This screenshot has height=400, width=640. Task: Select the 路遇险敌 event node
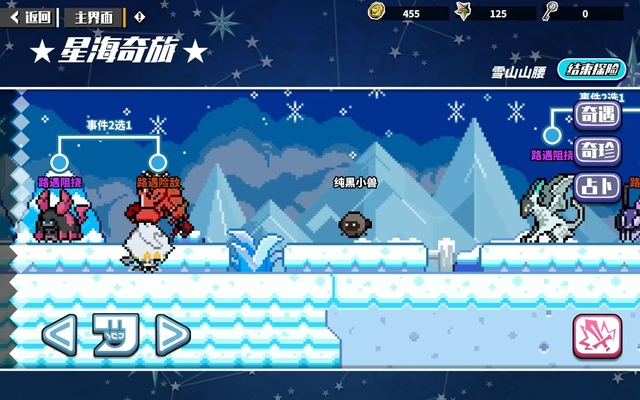(157, 162)
